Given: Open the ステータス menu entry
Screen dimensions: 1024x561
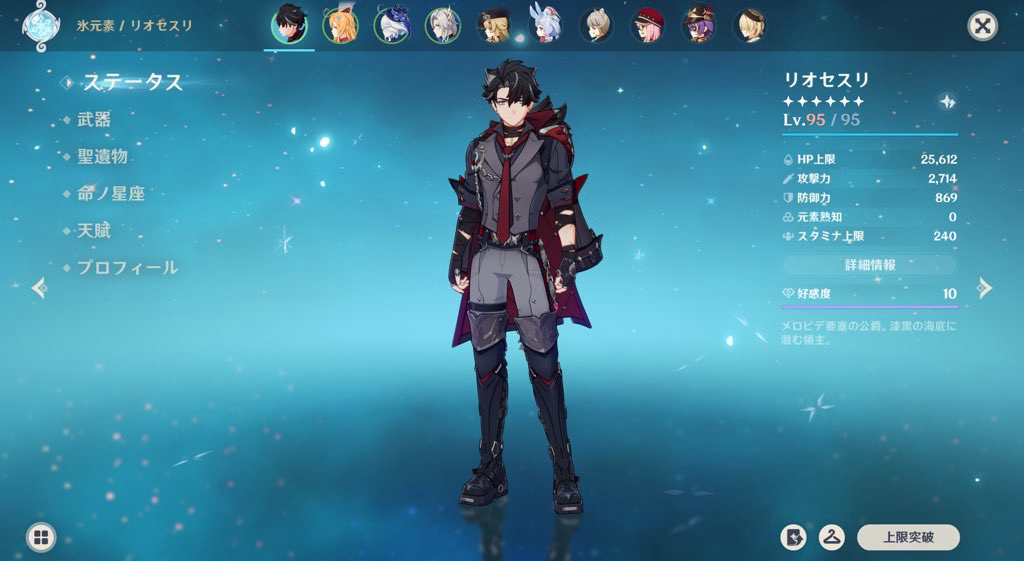Looking at the screenshot, I should 132,82.
